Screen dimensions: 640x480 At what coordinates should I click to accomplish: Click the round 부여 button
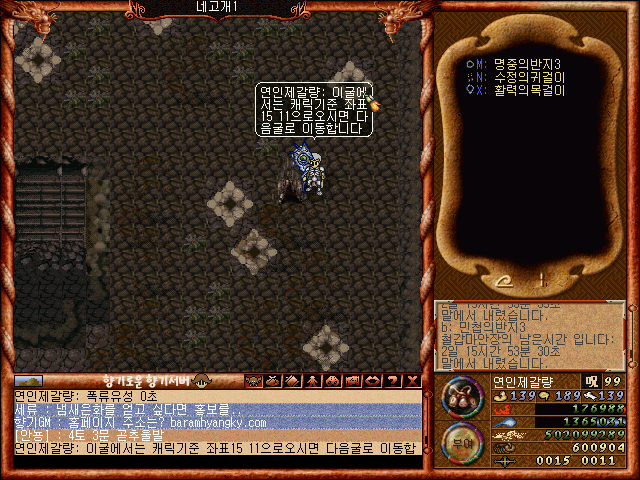pyautogui.click(x=463, y=441)
